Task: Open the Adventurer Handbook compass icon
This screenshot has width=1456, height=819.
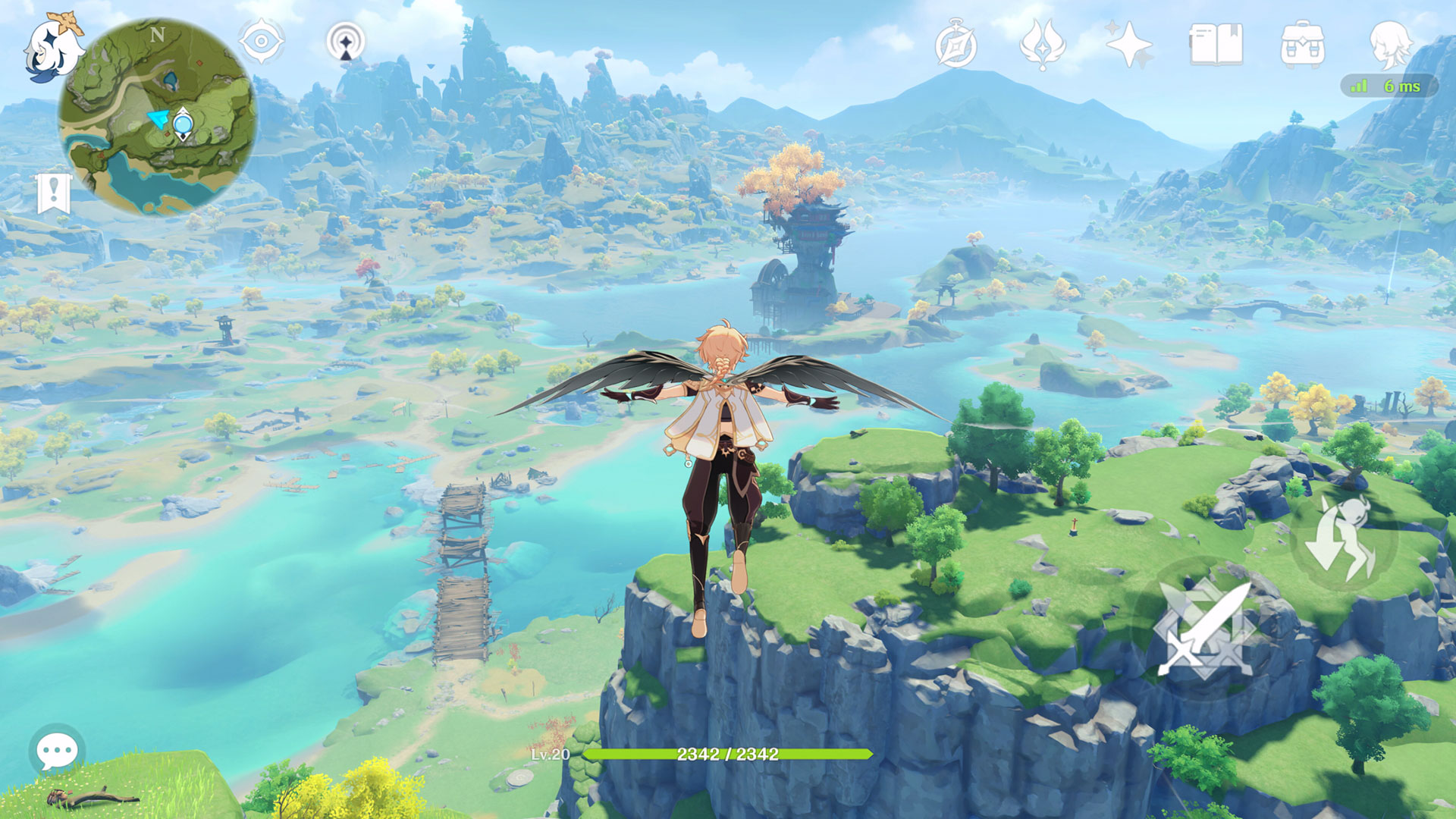Action: [x=957, y=45]
